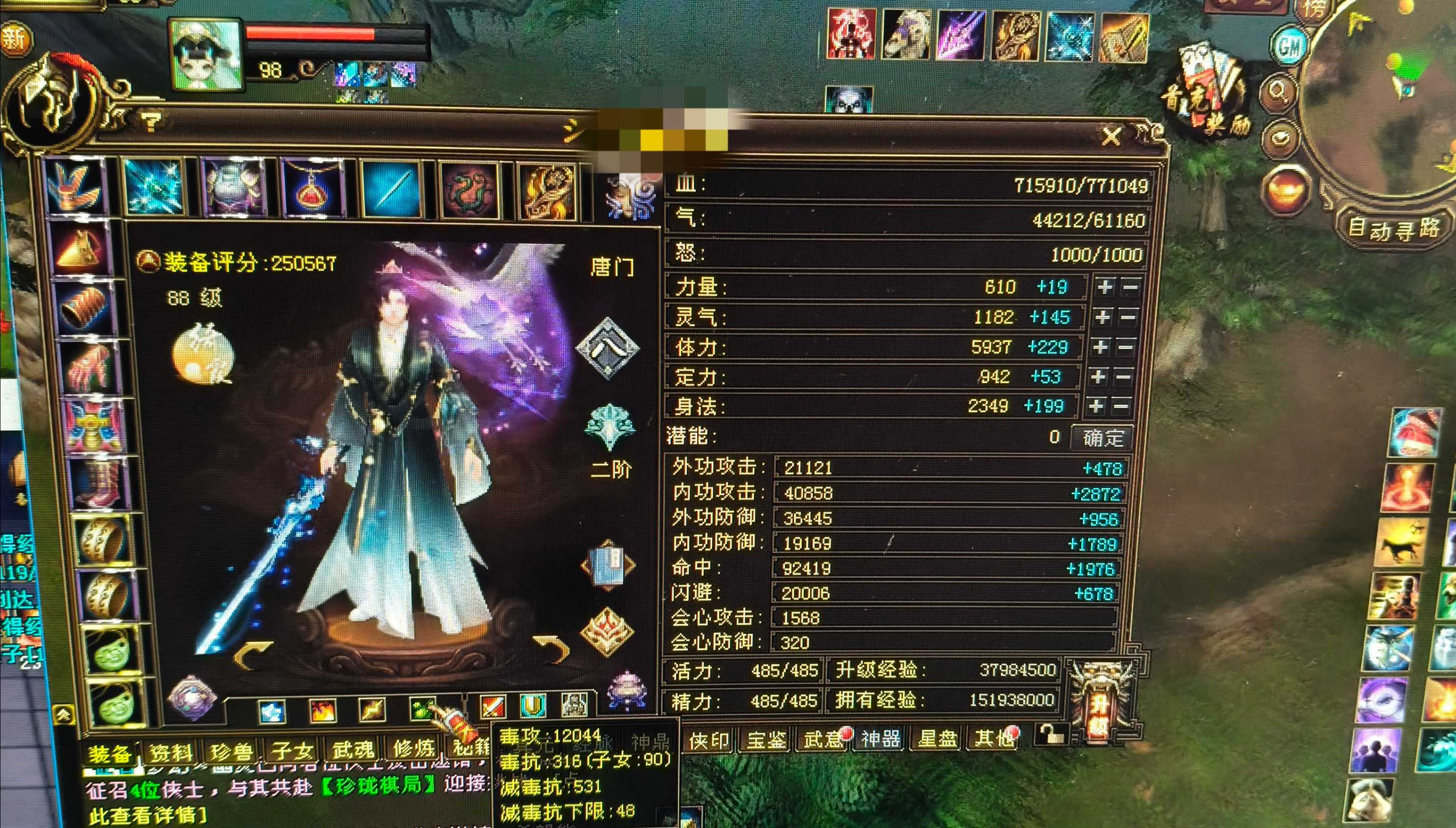1456x828 pixels.
Task: Switch to the 星盘 tab
Action: (937, 738)
